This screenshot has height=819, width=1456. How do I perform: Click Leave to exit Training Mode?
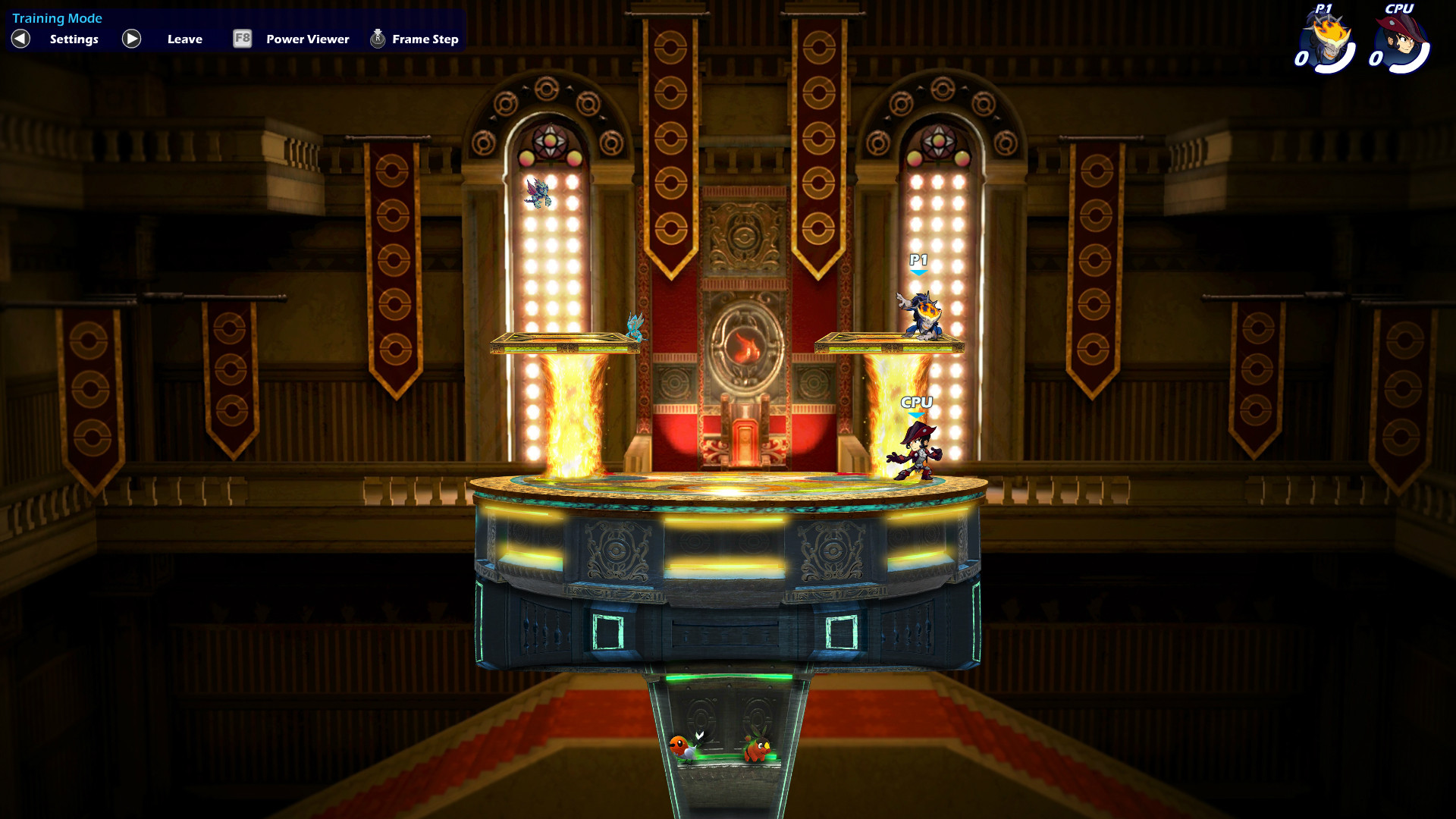(x=184, y=39)
